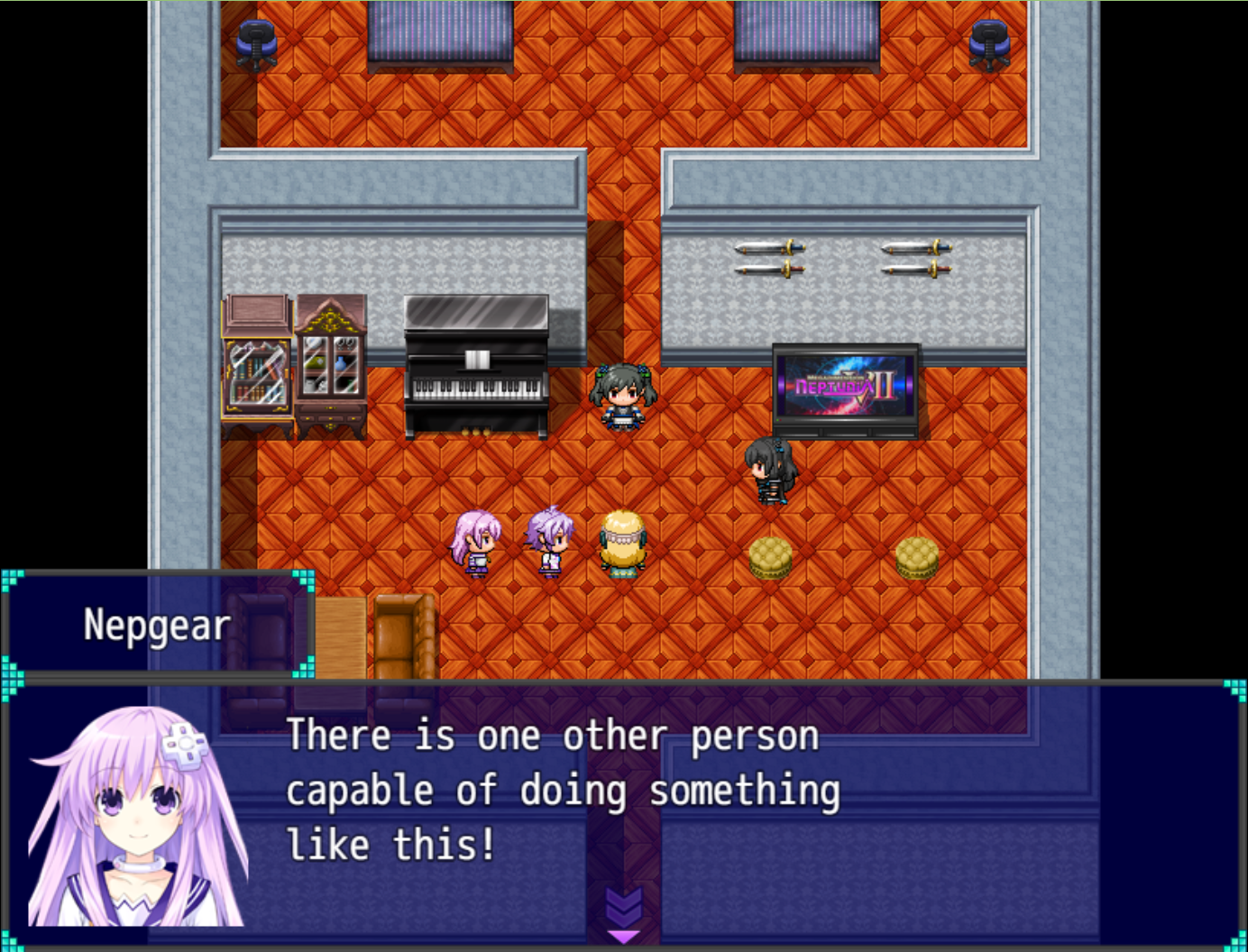Select the piano against the wall
The height and width of the screenshot is (952, 1248).
[x=475, y=370]
